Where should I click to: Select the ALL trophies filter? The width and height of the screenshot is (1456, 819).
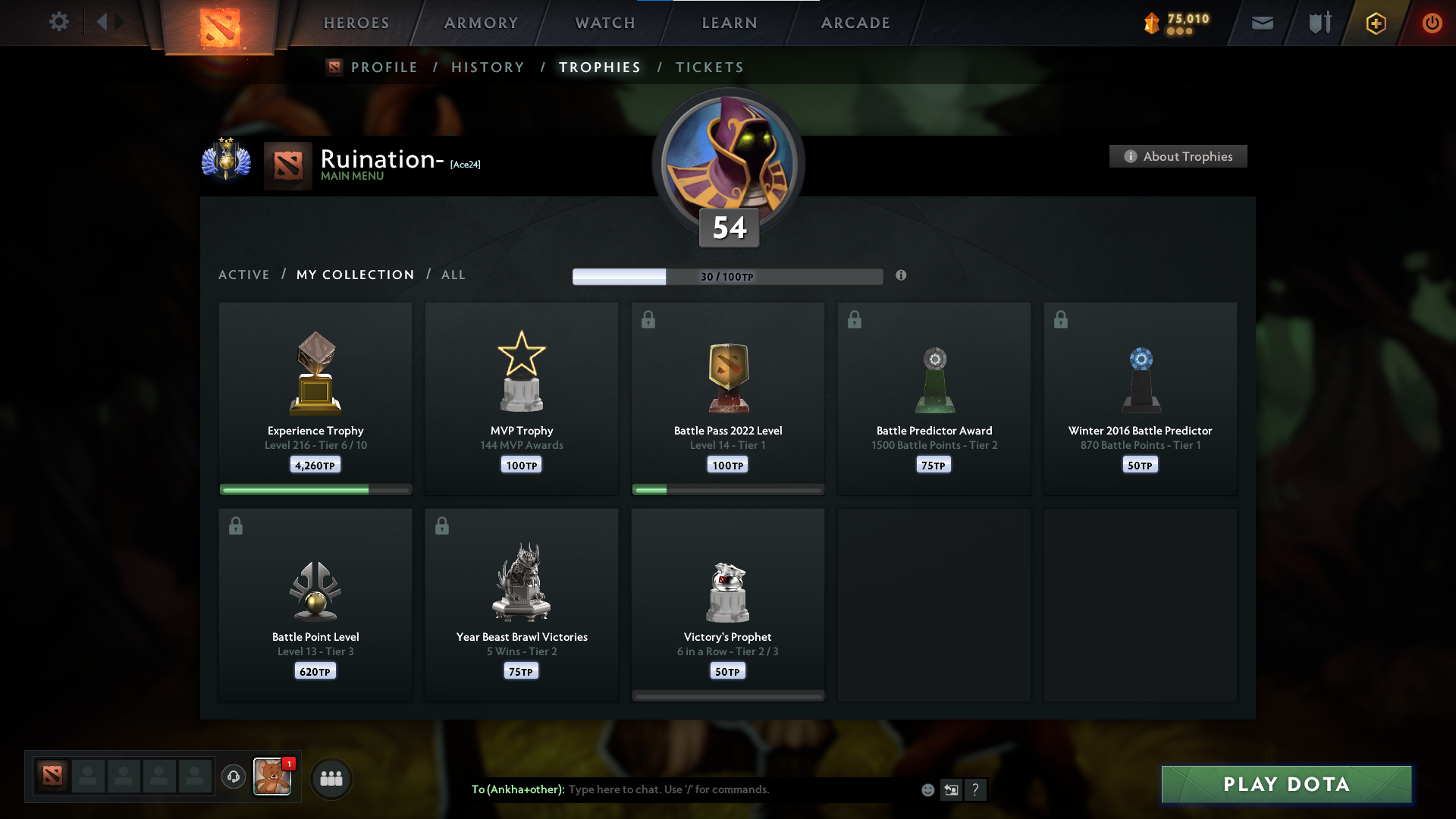(453, 275)
